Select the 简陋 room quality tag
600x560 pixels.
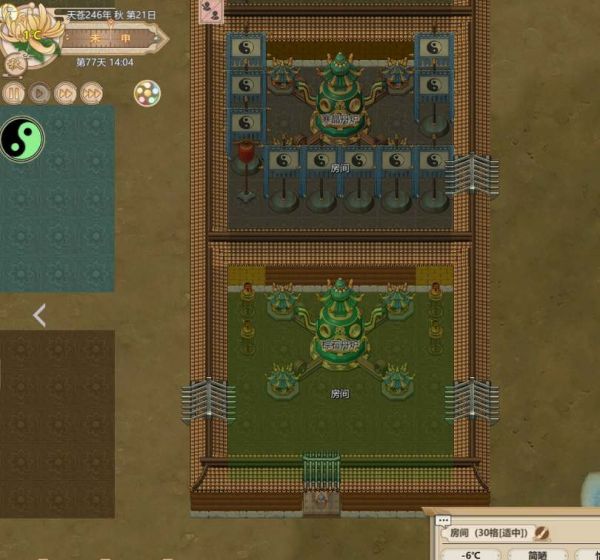click(538, 555)
